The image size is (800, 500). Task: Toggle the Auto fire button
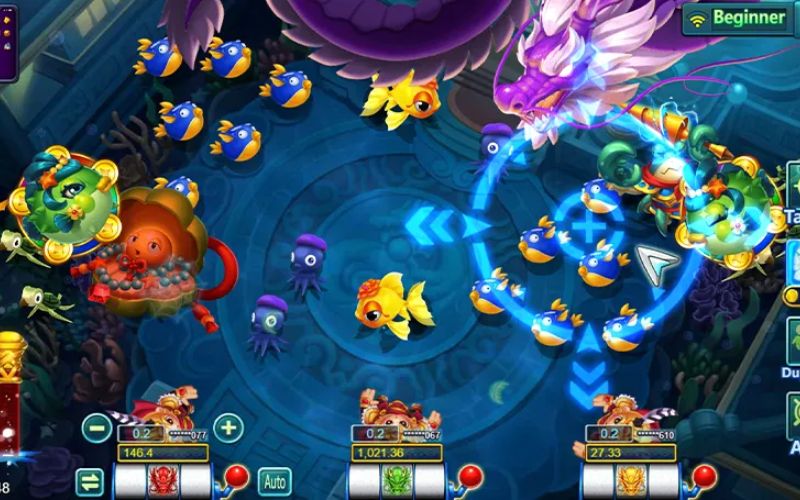tap(273, 481)
